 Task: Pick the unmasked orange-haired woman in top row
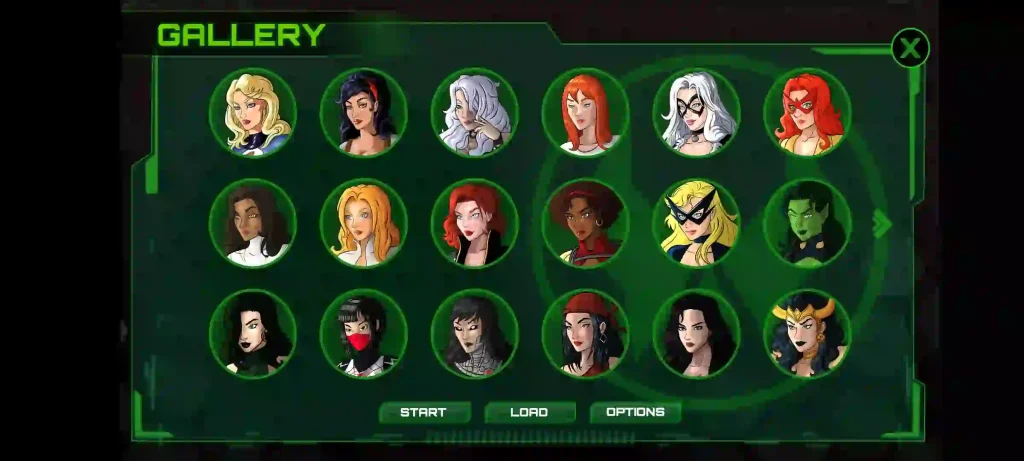(x=585, y=112)
